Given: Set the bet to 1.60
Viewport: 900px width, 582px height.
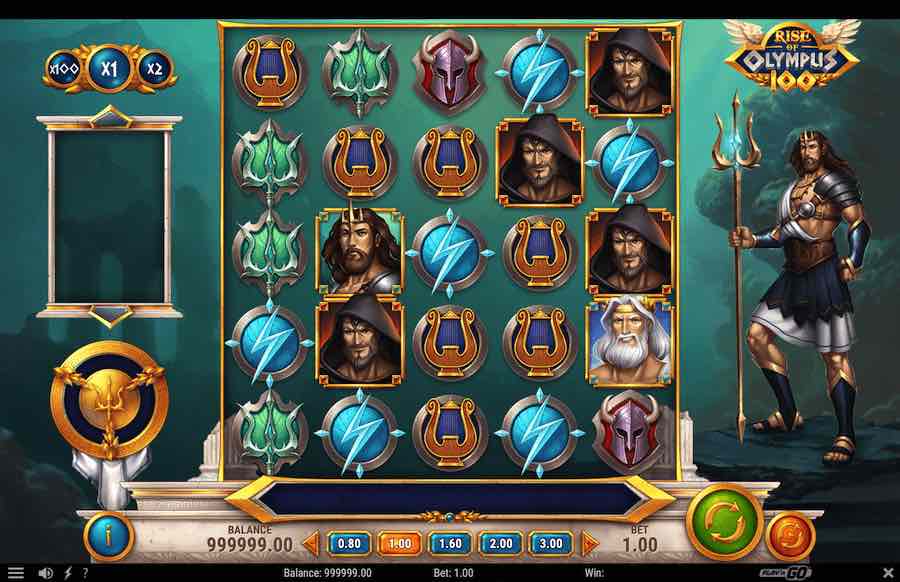Looking at the screenshot, I should 450,543.
